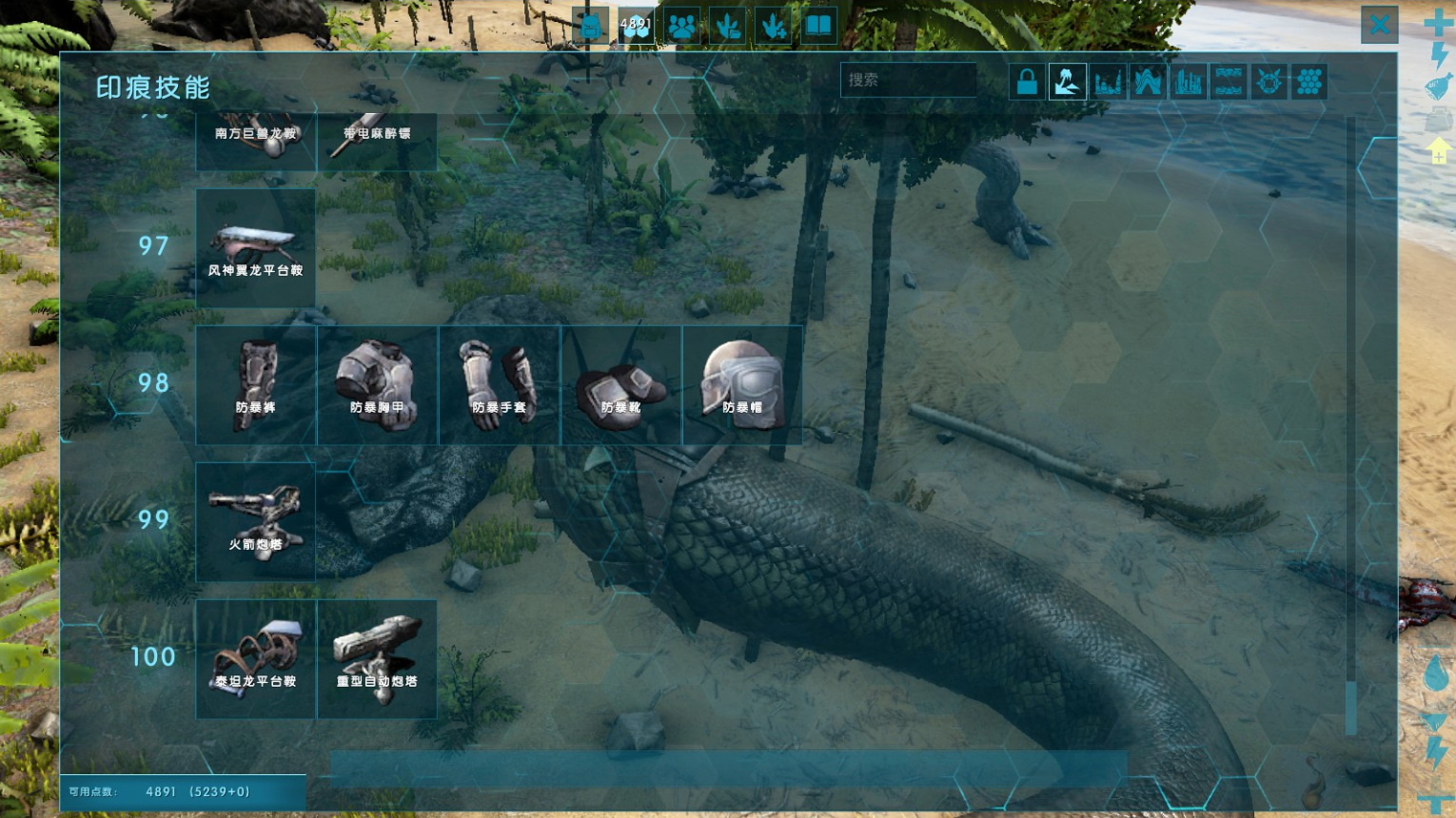Open the open-book notes tab
The width and height of the screenshot is (1456, 818).
(x=818, y=26)
